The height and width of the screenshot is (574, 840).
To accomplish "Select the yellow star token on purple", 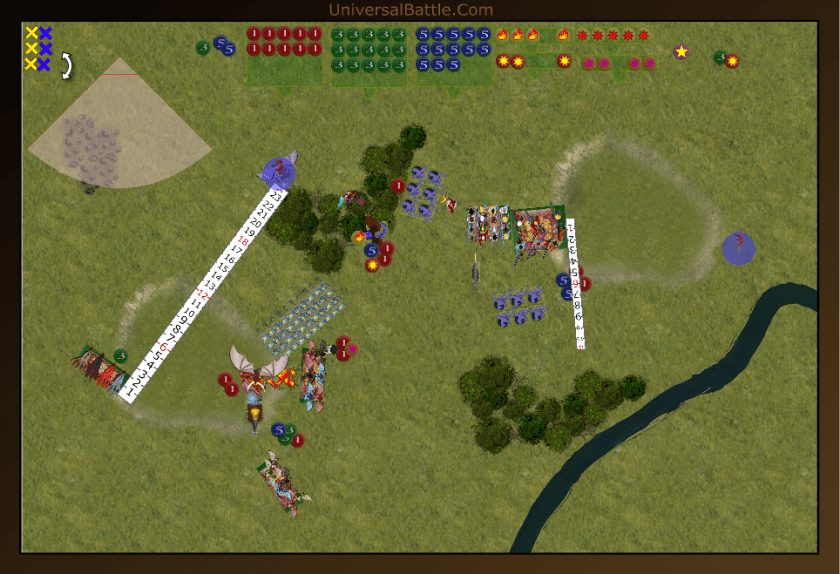I will tap(681, 52).
